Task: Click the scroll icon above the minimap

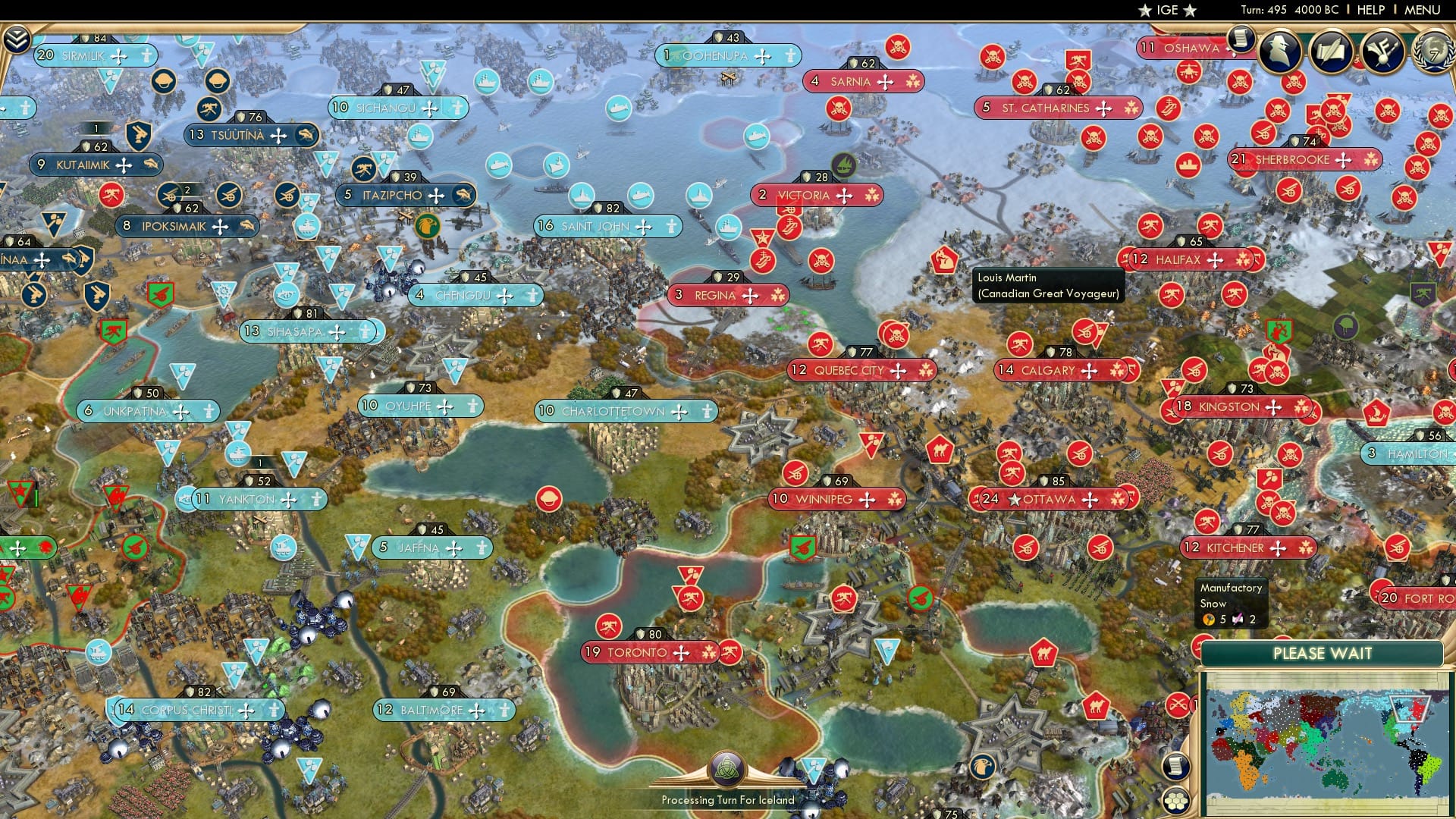Action: pos(1177,766)
